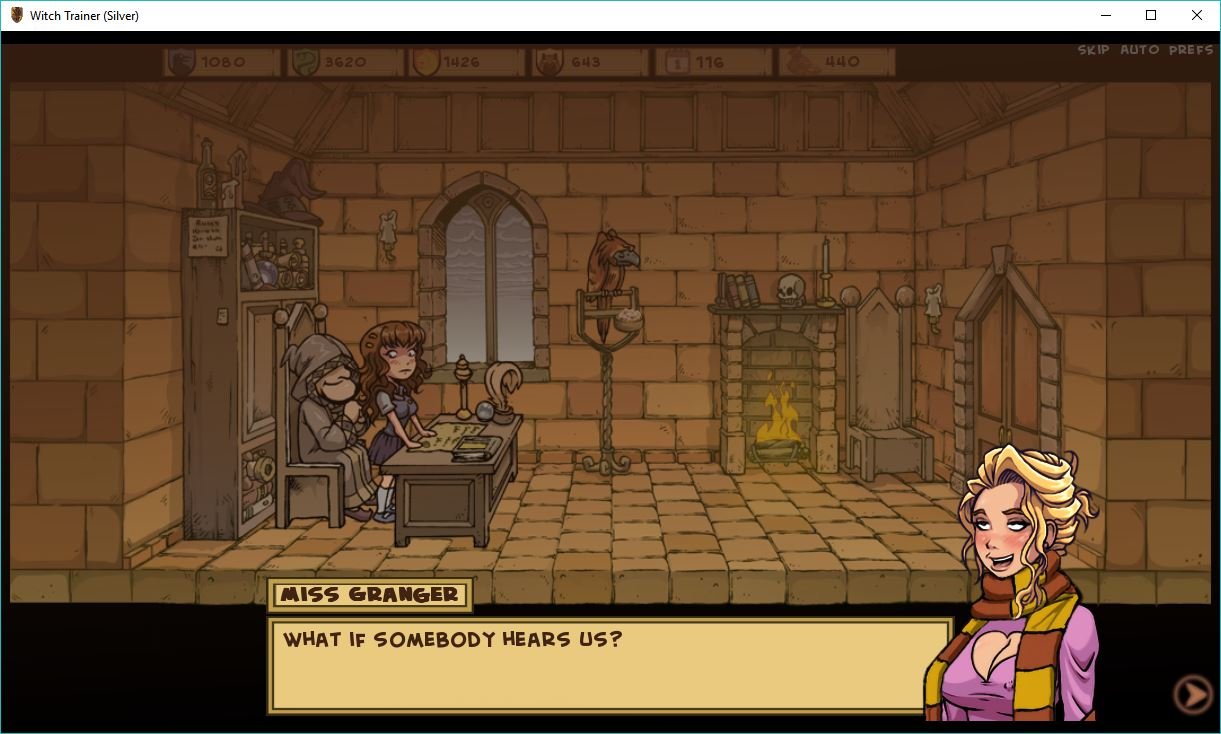The width and height of the screenshot is (1221, 734).
Task: Minimize the game window
Action: click(x=1106, y=15)
